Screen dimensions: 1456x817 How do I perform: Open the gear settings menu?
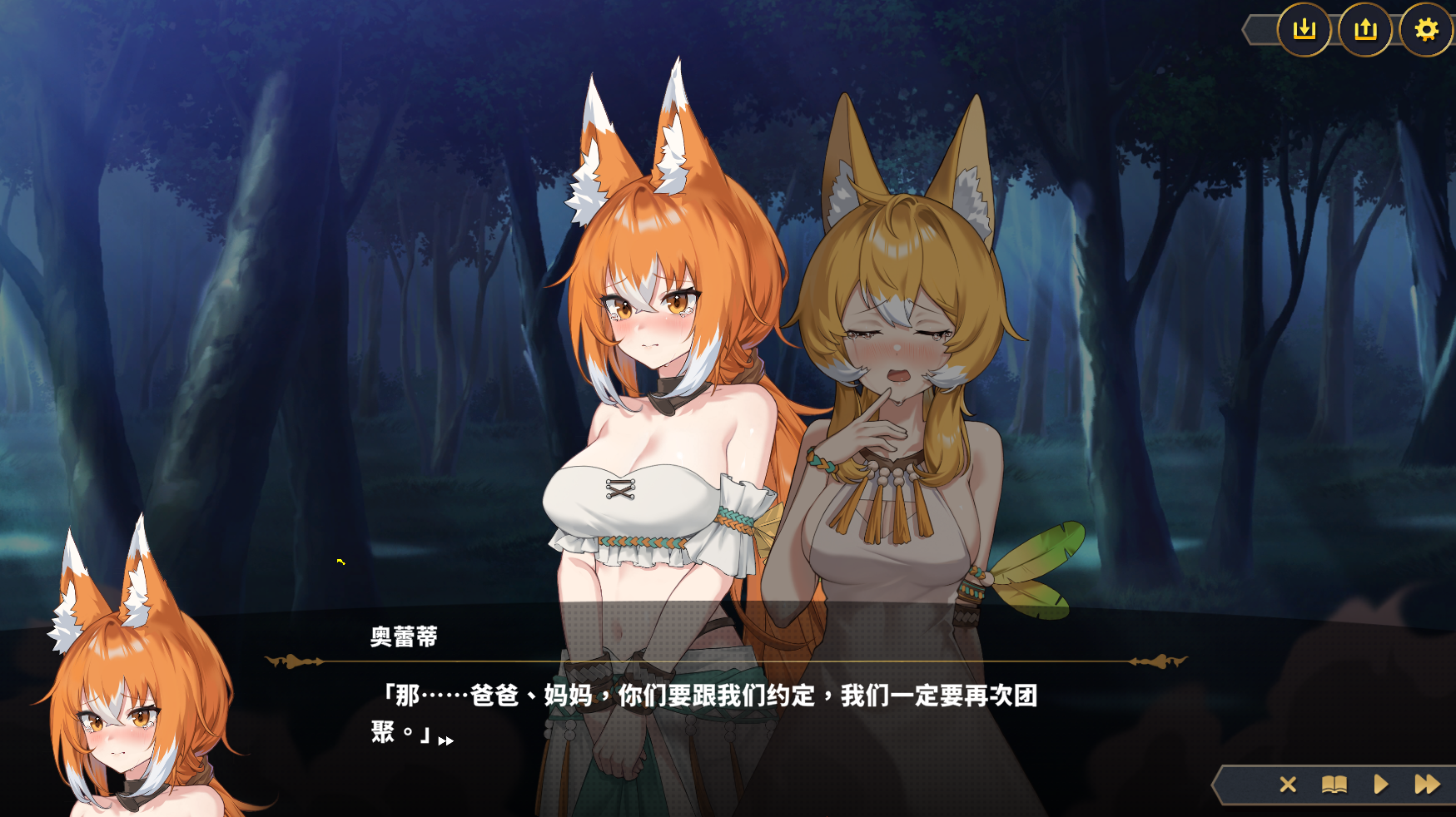click(x=1426, y=30)
